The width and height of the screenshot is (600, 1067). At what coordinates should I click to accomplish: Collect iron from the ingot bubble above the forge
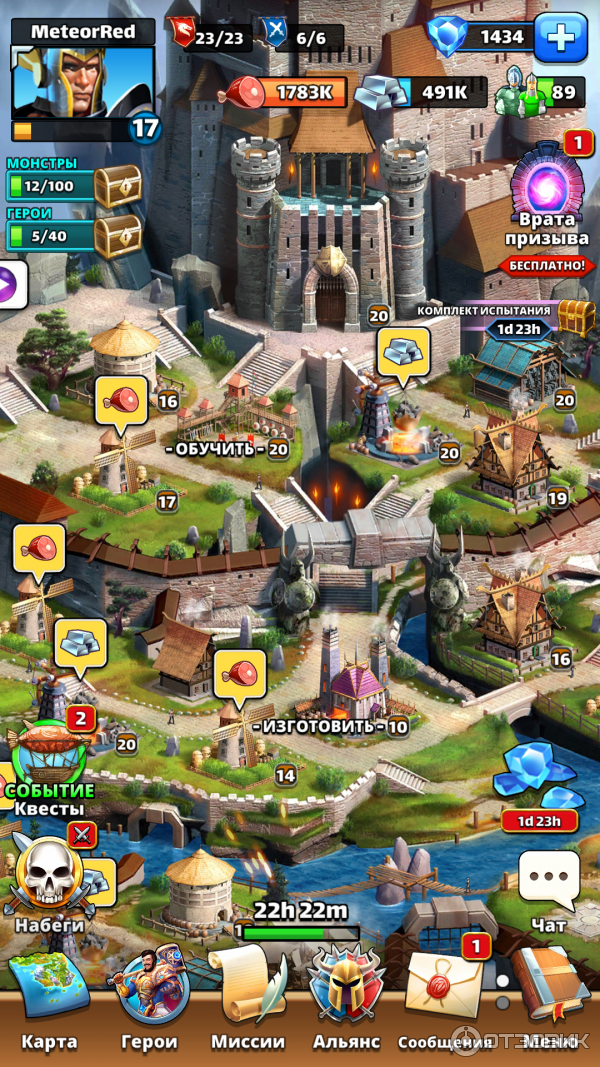pyautogui.click(x=403, y=351)
